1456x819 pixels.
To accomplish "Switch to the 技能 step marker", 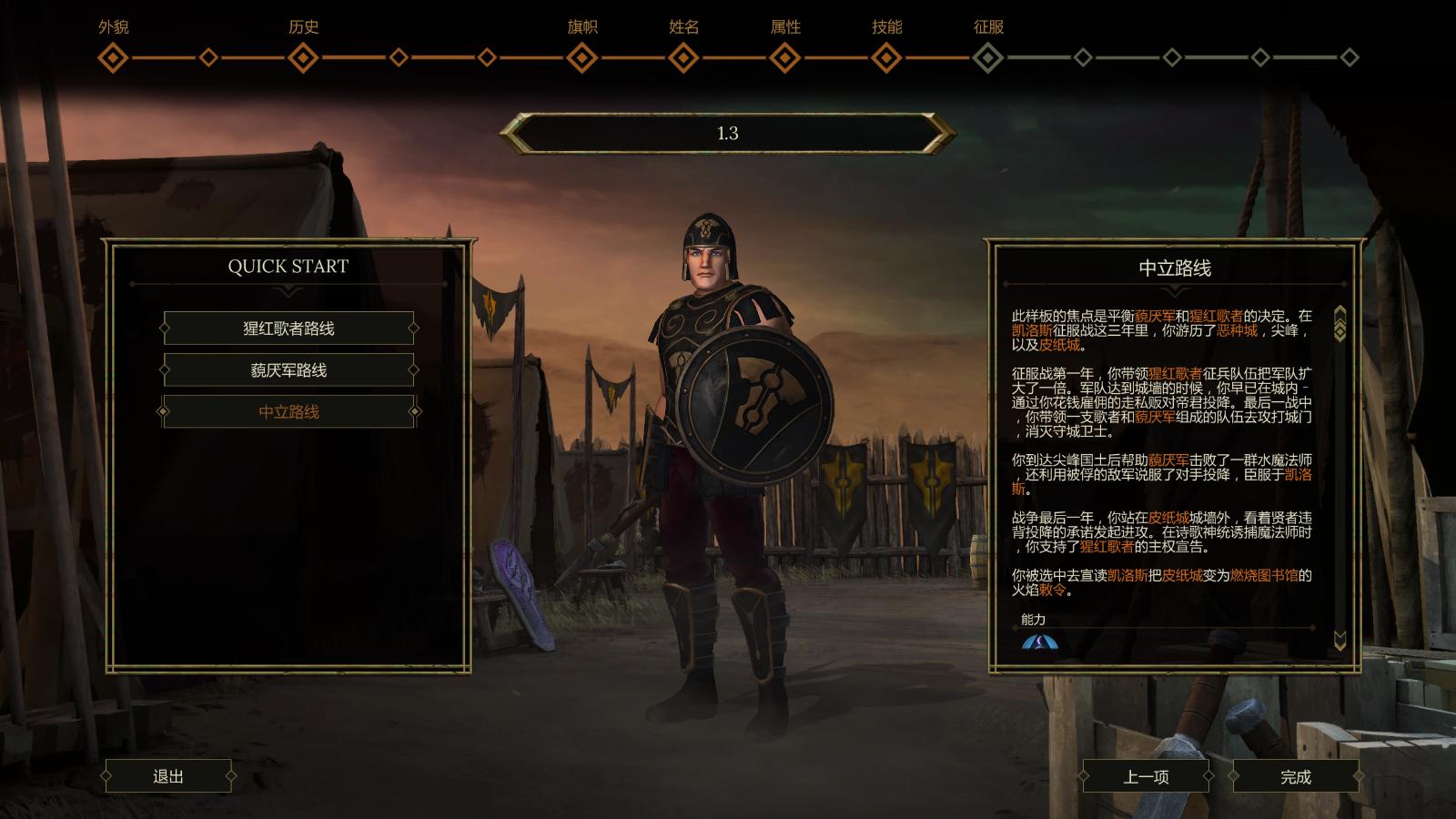I will [x=886, y=58].
